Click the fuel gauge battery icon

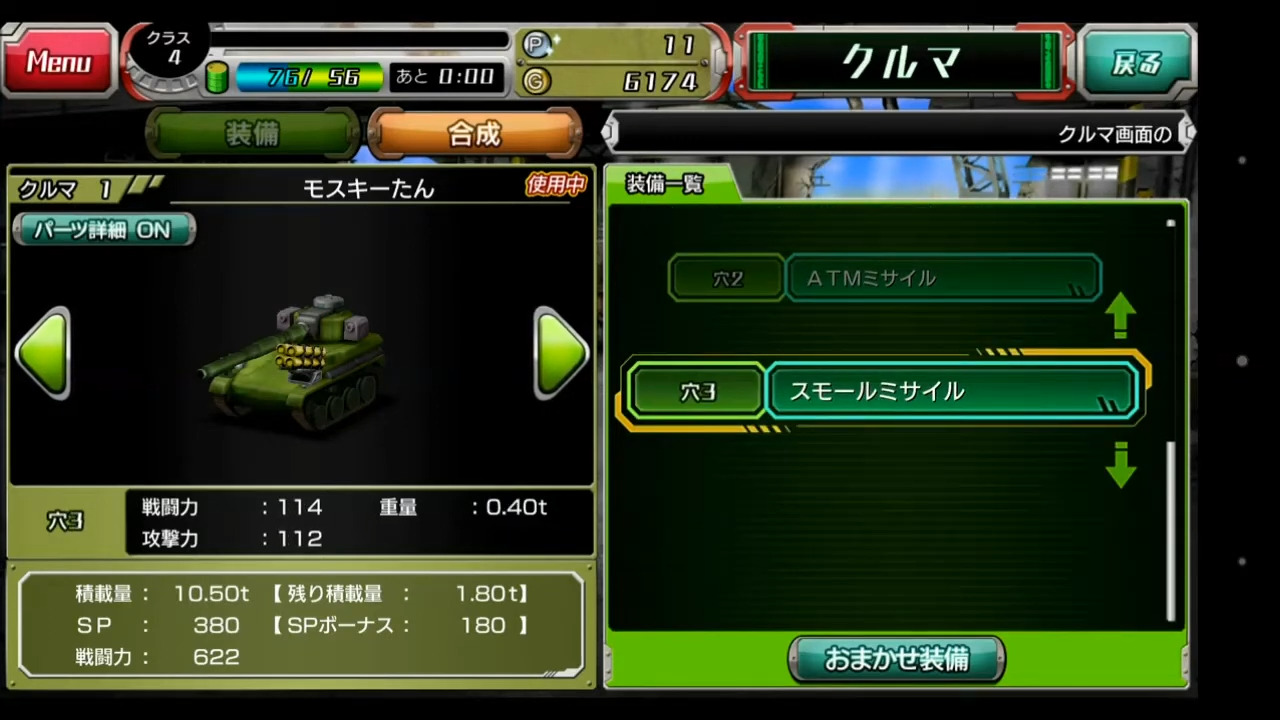(x=218, y=77)
